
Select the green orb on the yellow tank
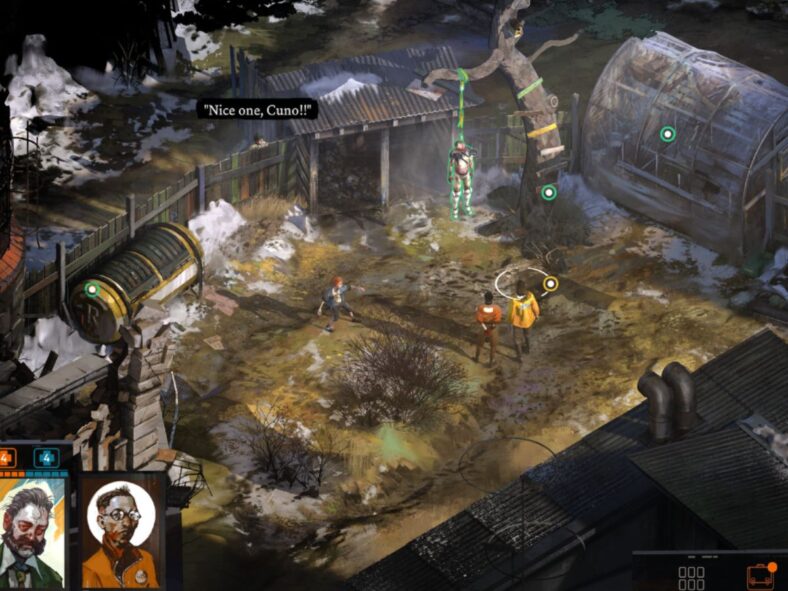pos(92,289)
